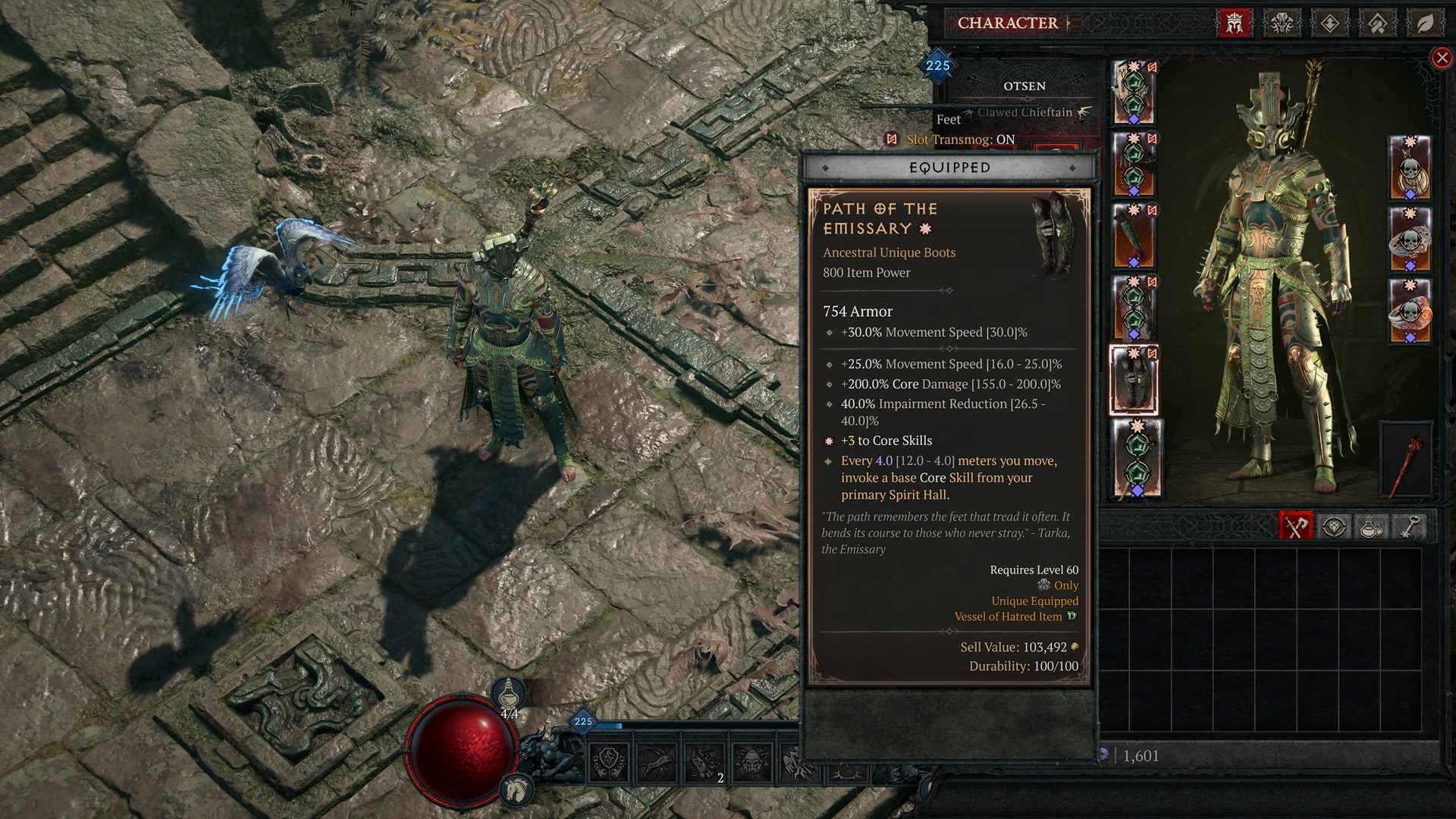Open the key items inventory tab
This screenshot has width=1456, height=819.
pyautogui.click(x=1409, y=526)
